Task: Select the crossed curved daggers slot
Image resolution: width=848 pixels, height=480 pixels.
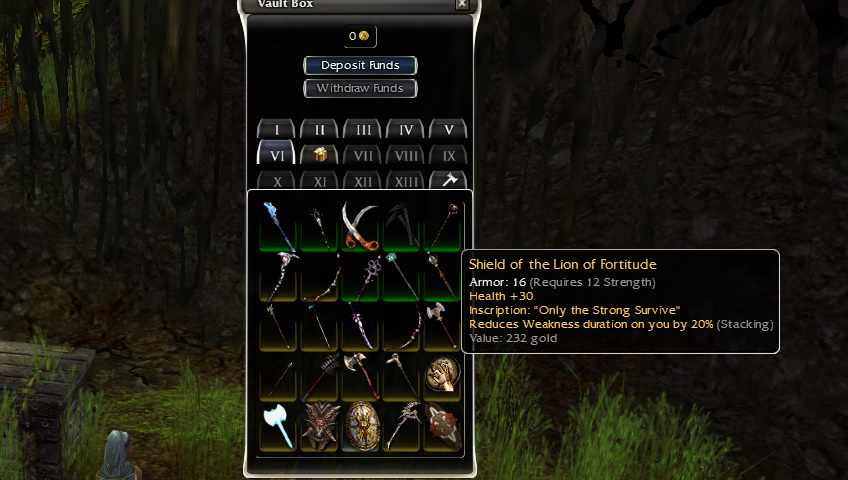Action: [361, 225]
